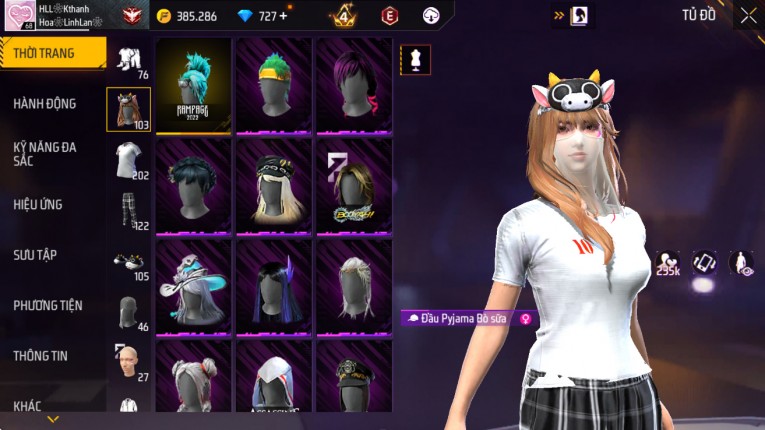765x430 pixels.
Task: Click the mannequin outfit preset icon
Action: pyautogui.click(x=415, y=59)
